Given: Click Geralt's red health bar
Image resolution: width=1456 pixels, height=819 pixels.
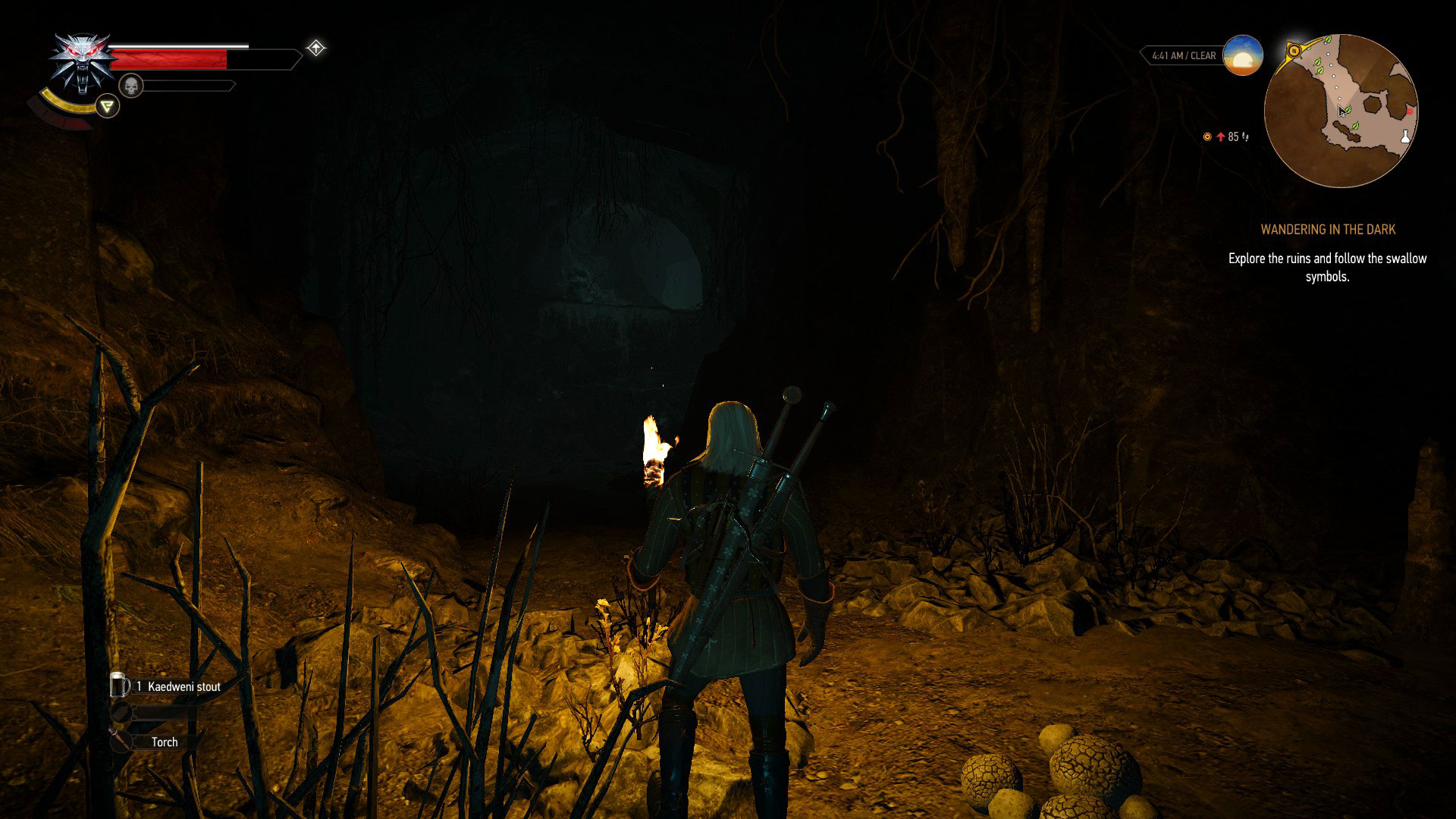Looking at the screenshot, I should pyautogui.click(x=168, y=59).
